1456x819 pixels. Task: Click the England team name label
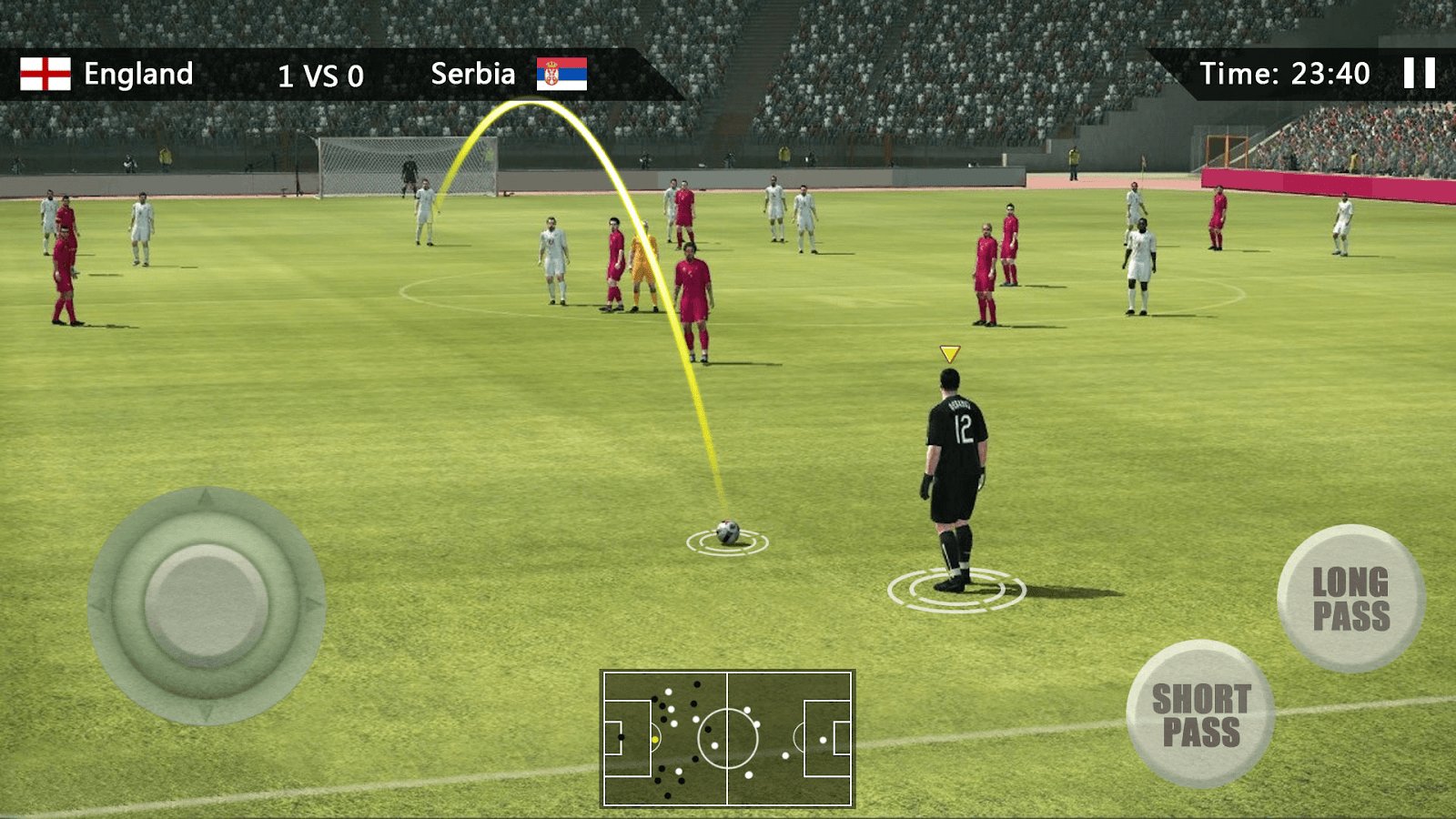139,73
